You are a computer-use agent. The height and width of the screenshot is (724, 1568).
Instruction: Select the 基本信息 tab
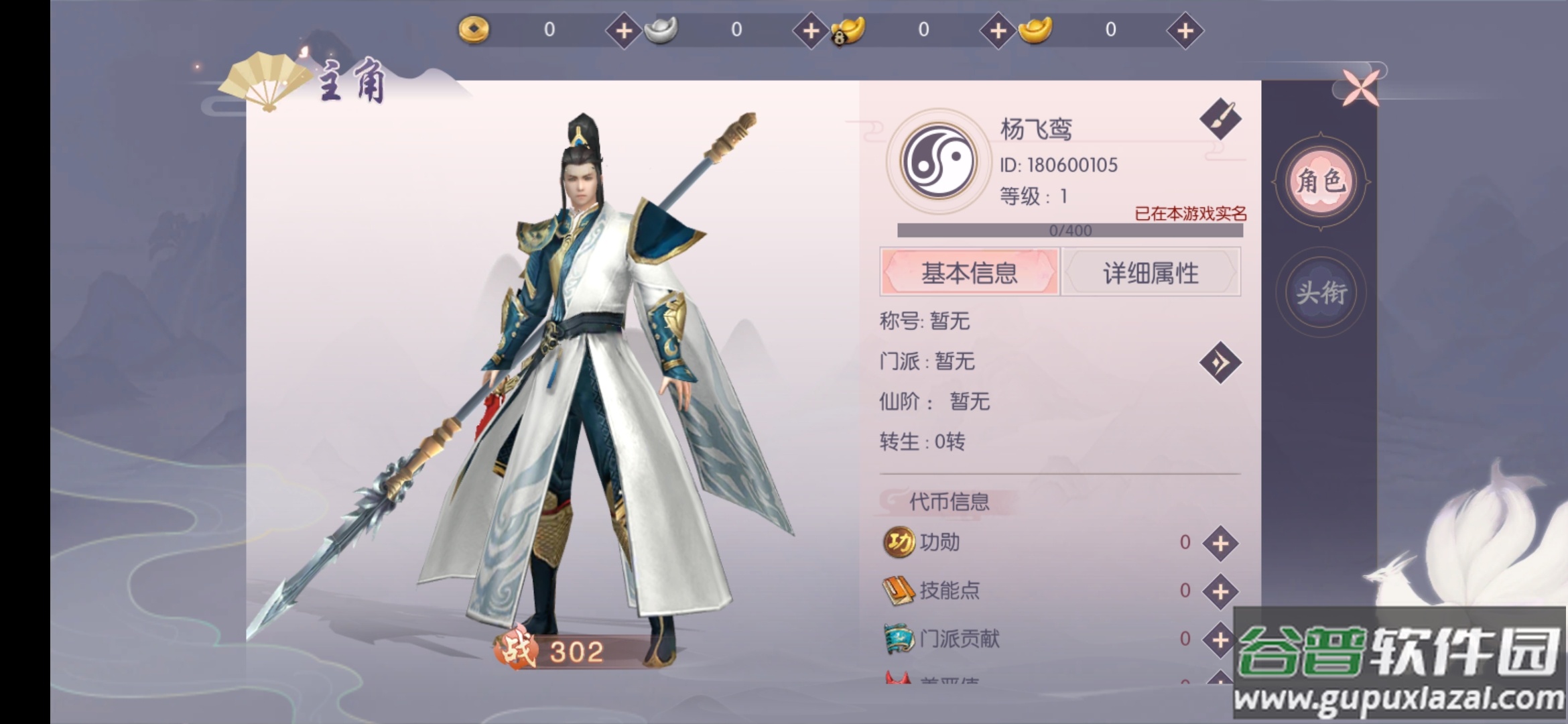pyautogui.click(x=970, y=273)
